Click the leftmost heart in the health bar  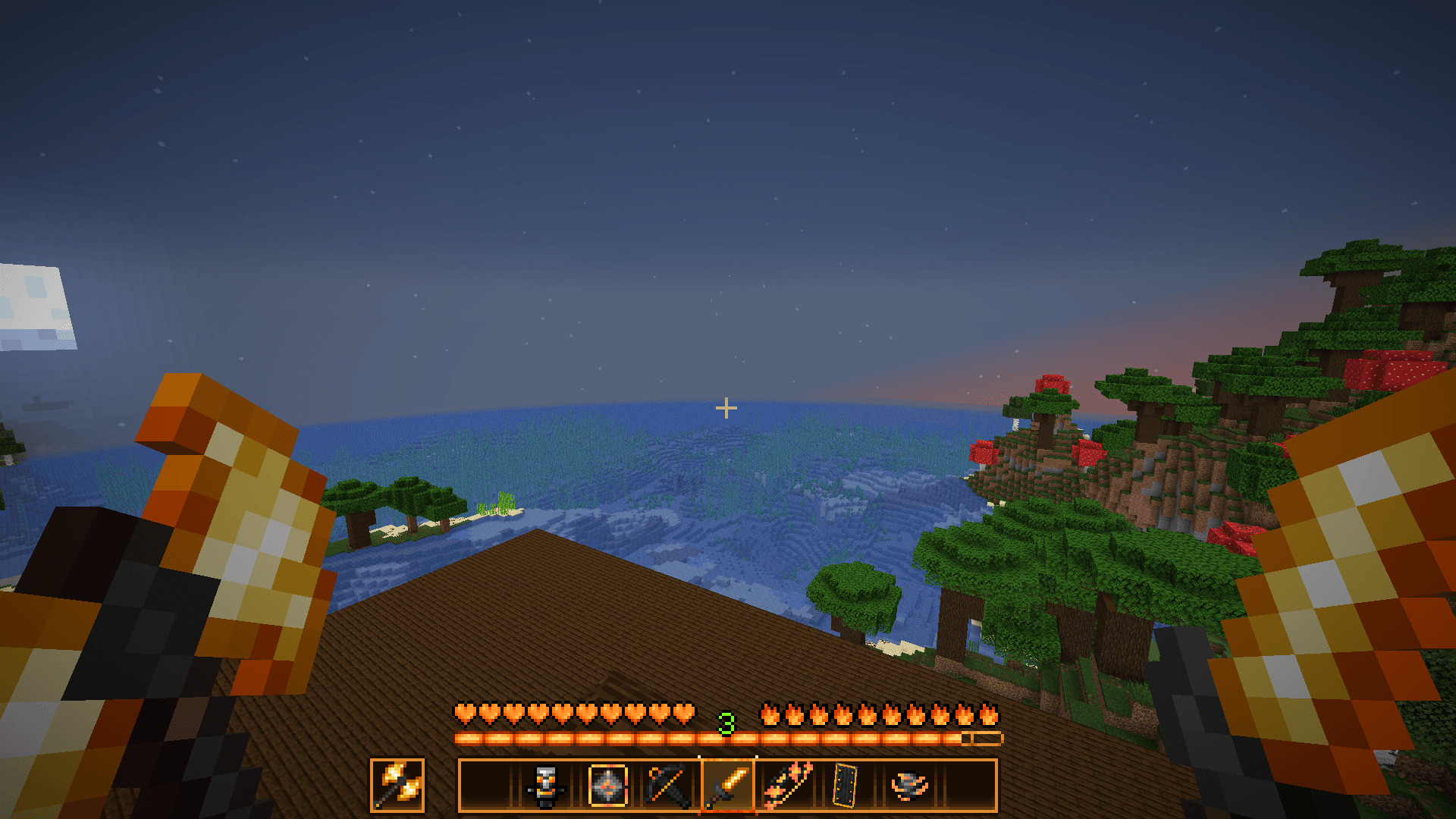[464, 712]
